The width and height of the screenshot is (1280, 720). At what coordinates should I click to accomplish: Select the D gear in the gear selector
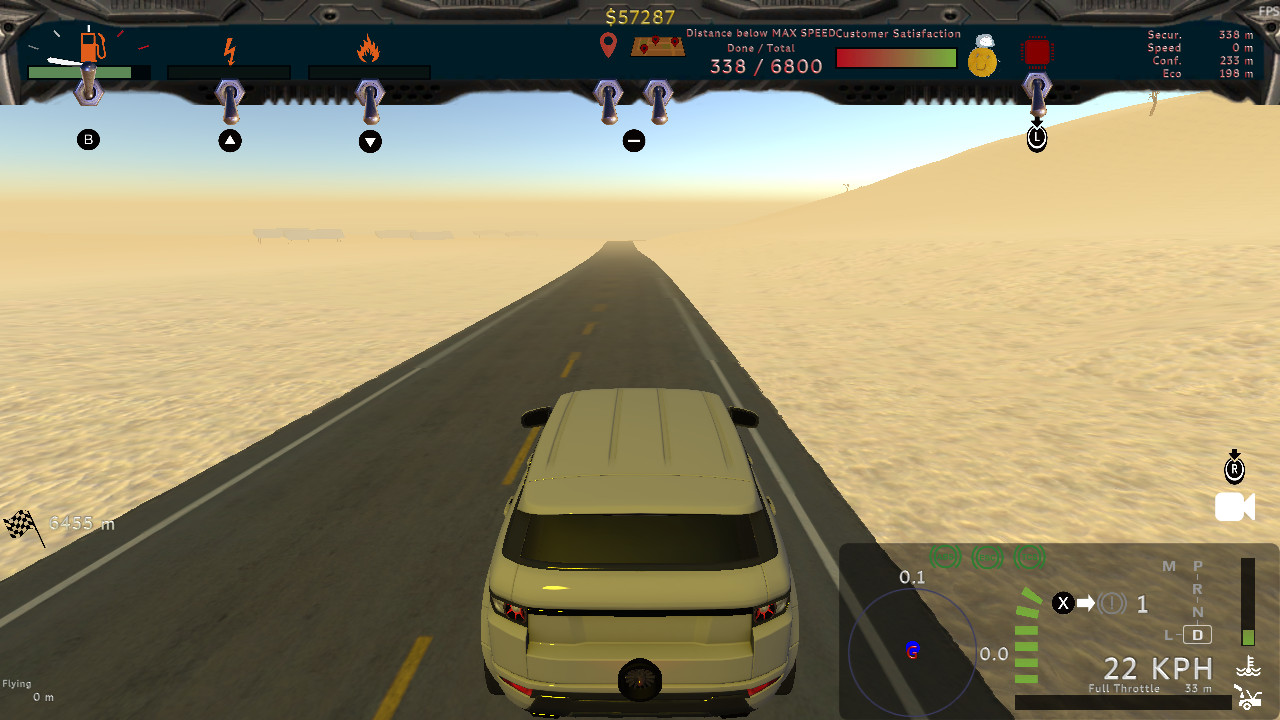1196,635
